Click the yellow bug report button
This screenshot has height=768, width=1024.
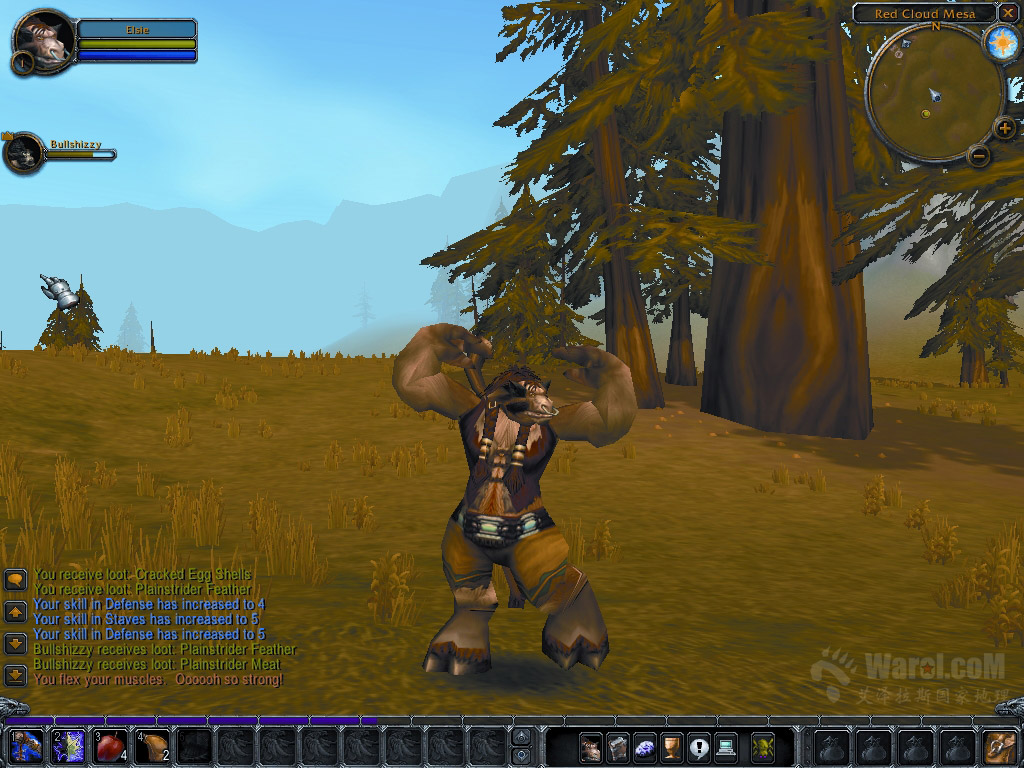(763, 747)
